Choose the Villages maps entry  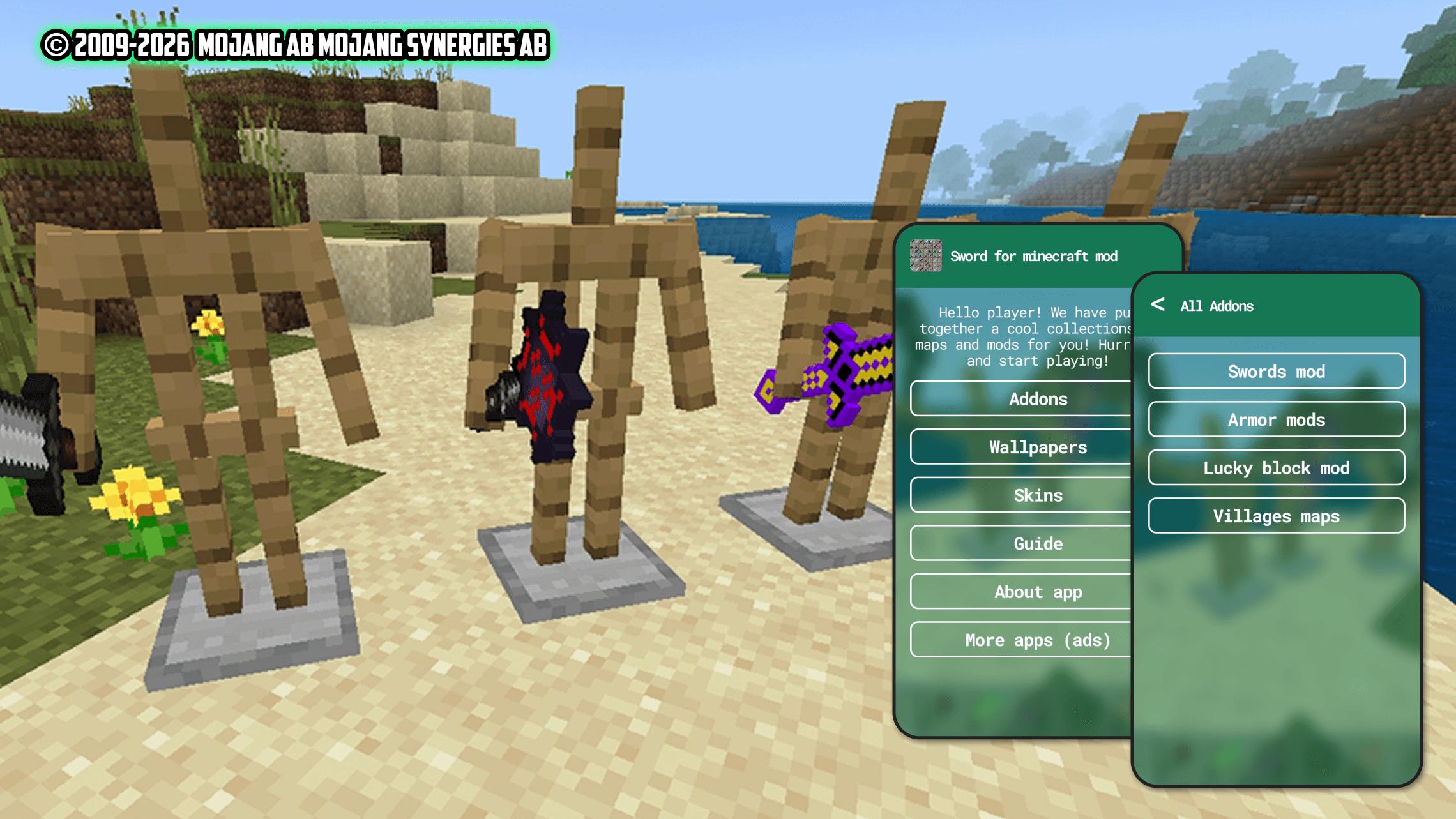[x=1276, y=516]
